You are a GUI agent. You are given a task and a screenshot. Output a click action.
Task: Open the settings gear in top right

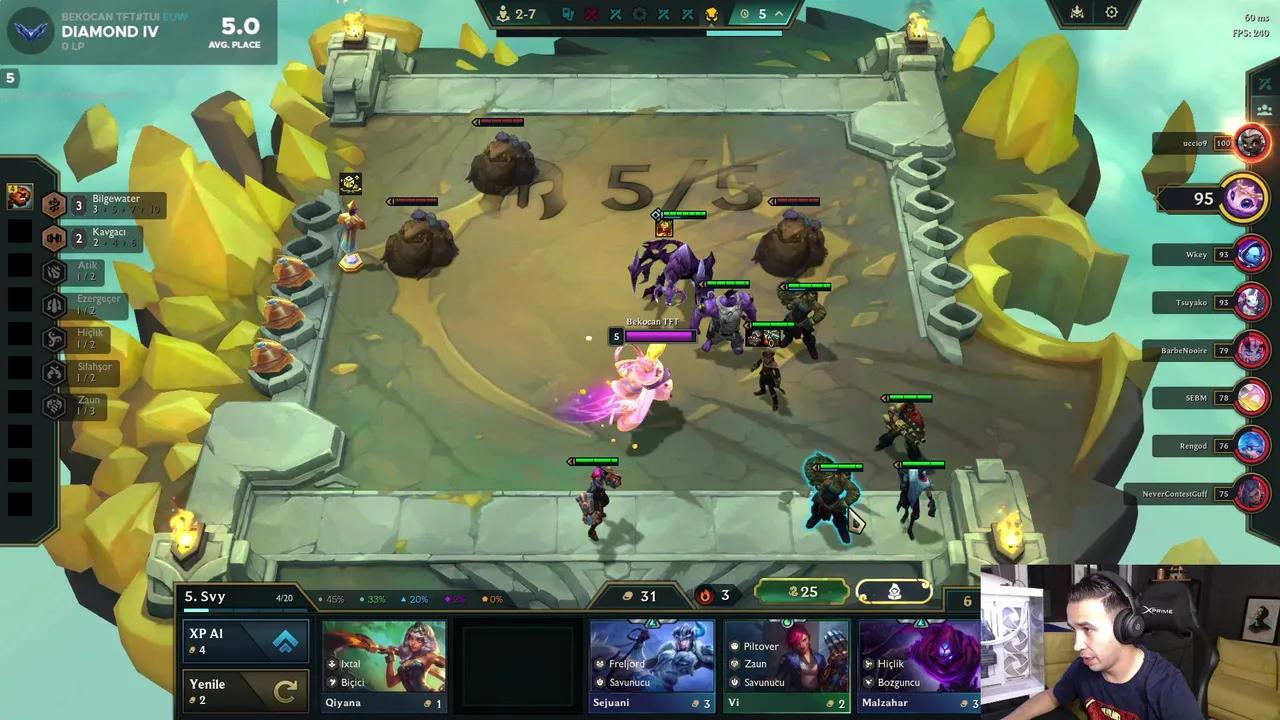click(x=1112, y=12)
